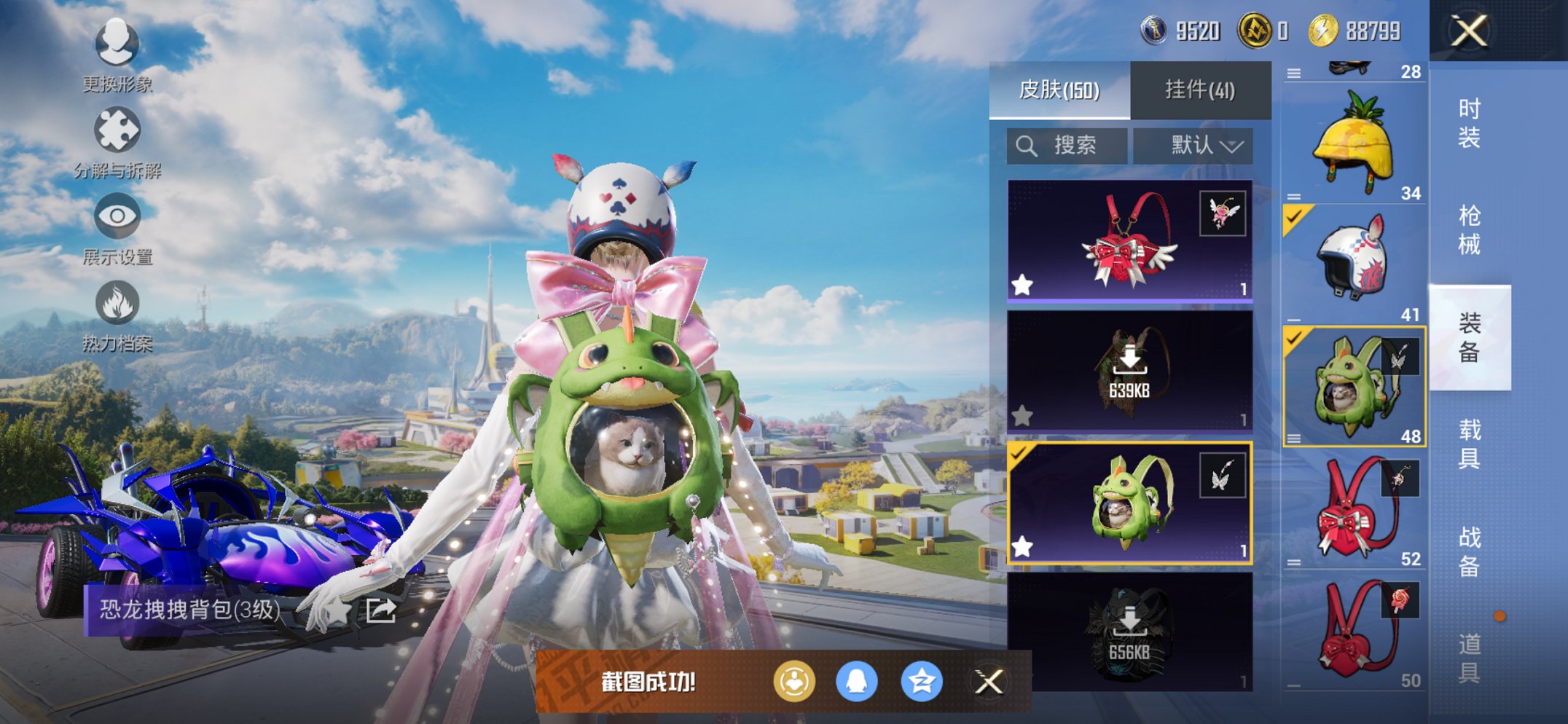Image resolution: width=1568 pixels, height=724 pixels.
Task: Switch to the 挂件(41) pendants tab
Action: (1200, 90)
